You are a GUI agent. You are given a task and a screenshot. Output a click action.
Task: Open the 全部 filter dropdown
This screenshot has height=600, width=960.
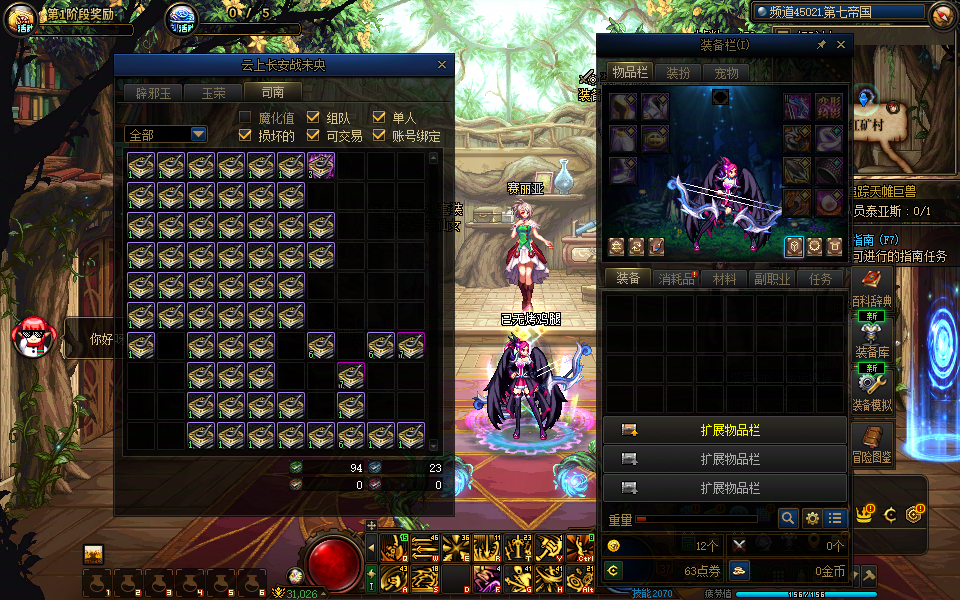point(198,134)
